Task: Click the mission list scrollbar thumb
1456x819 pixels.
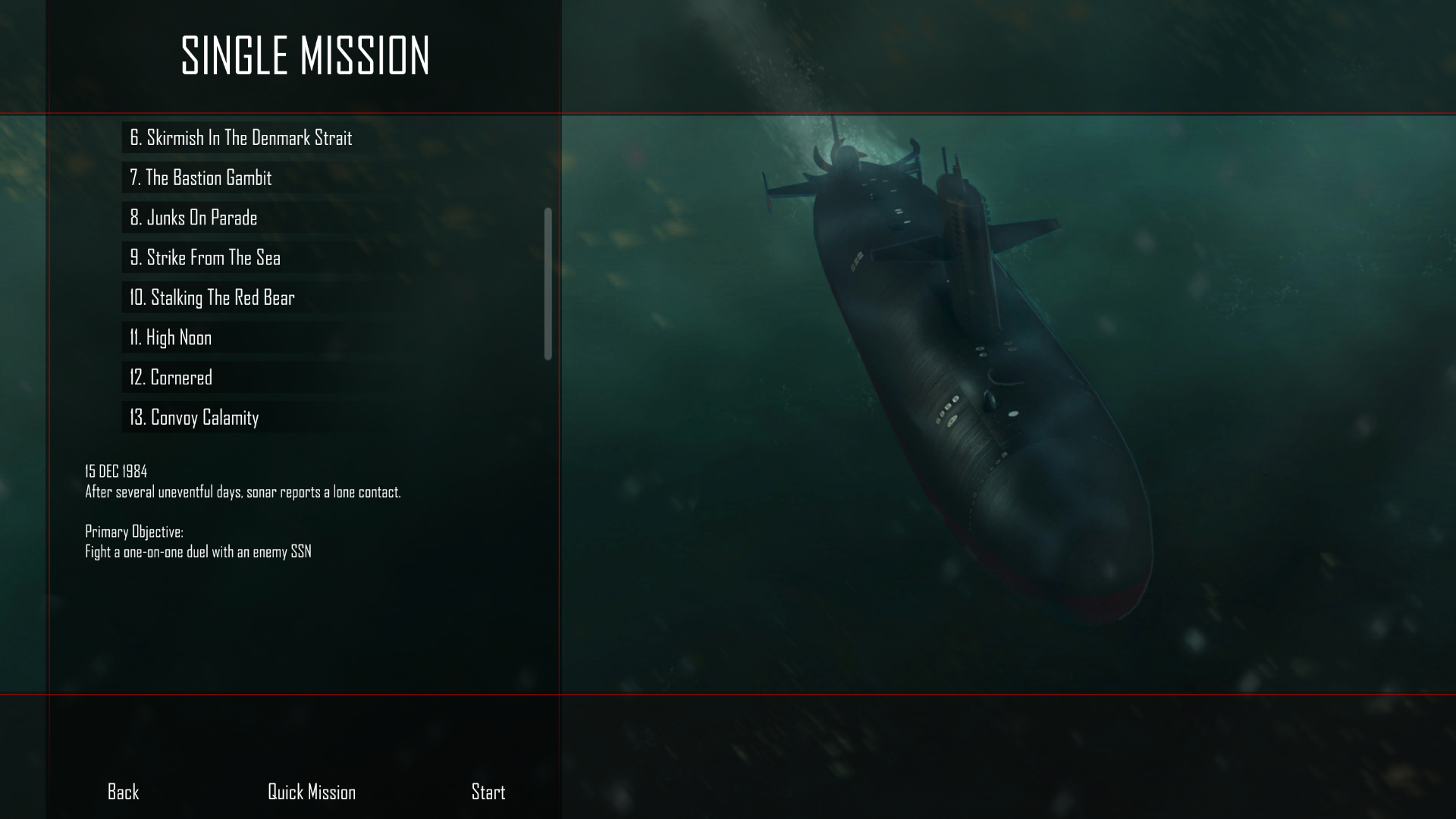Action: click(x=548, y=281)
